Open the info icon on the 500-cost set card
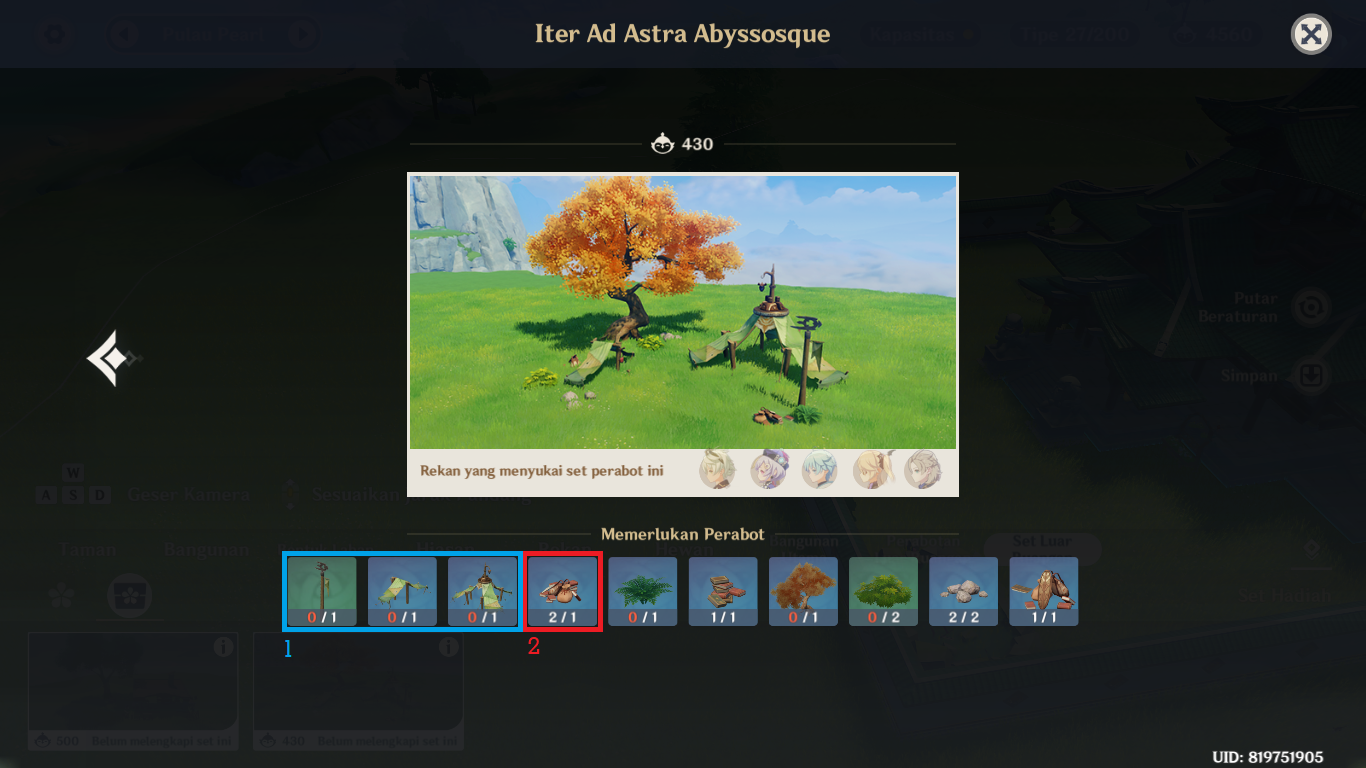 (226, 647)
